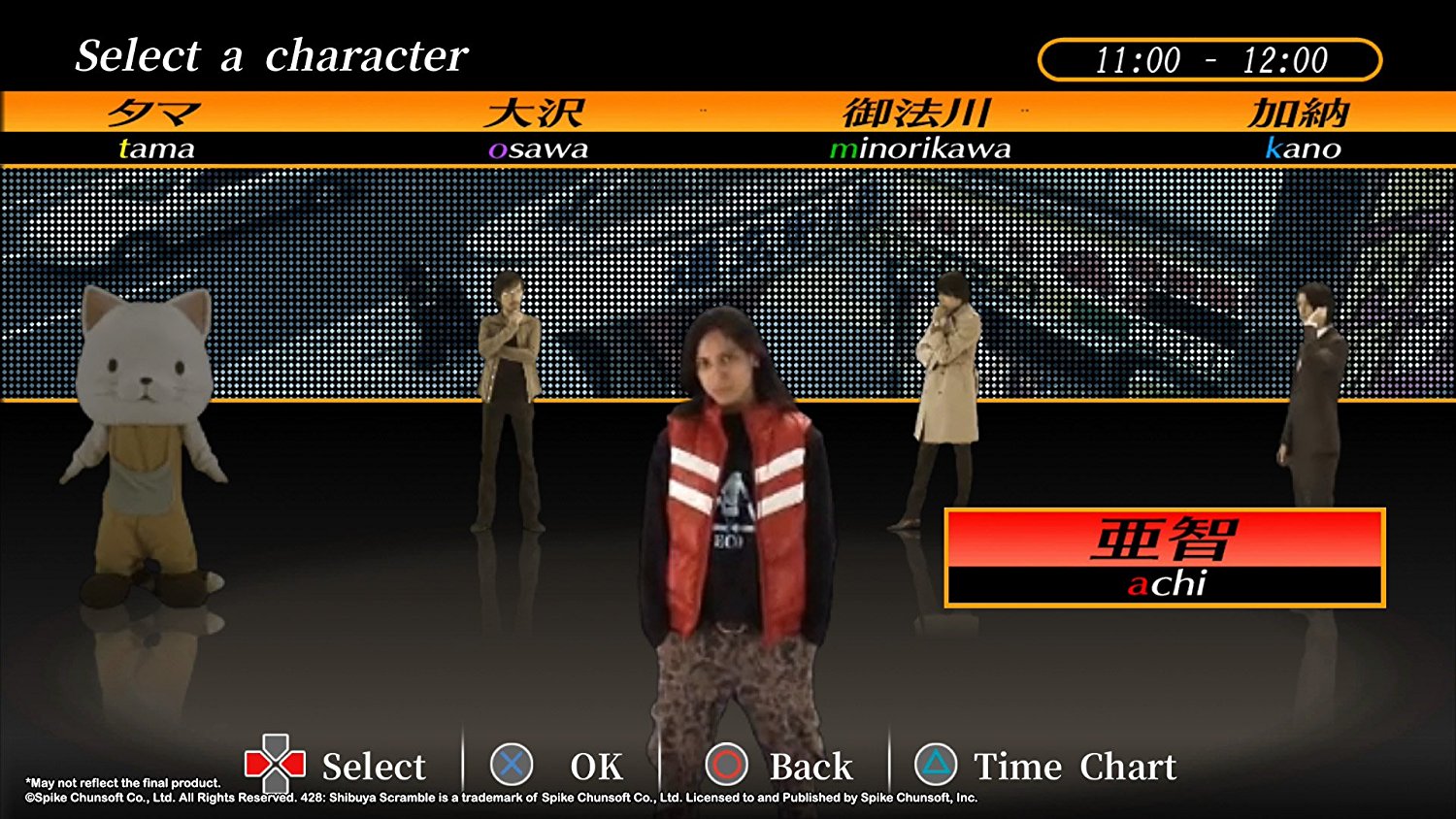Click the D-pad Select icon

(x=275, y=766)
